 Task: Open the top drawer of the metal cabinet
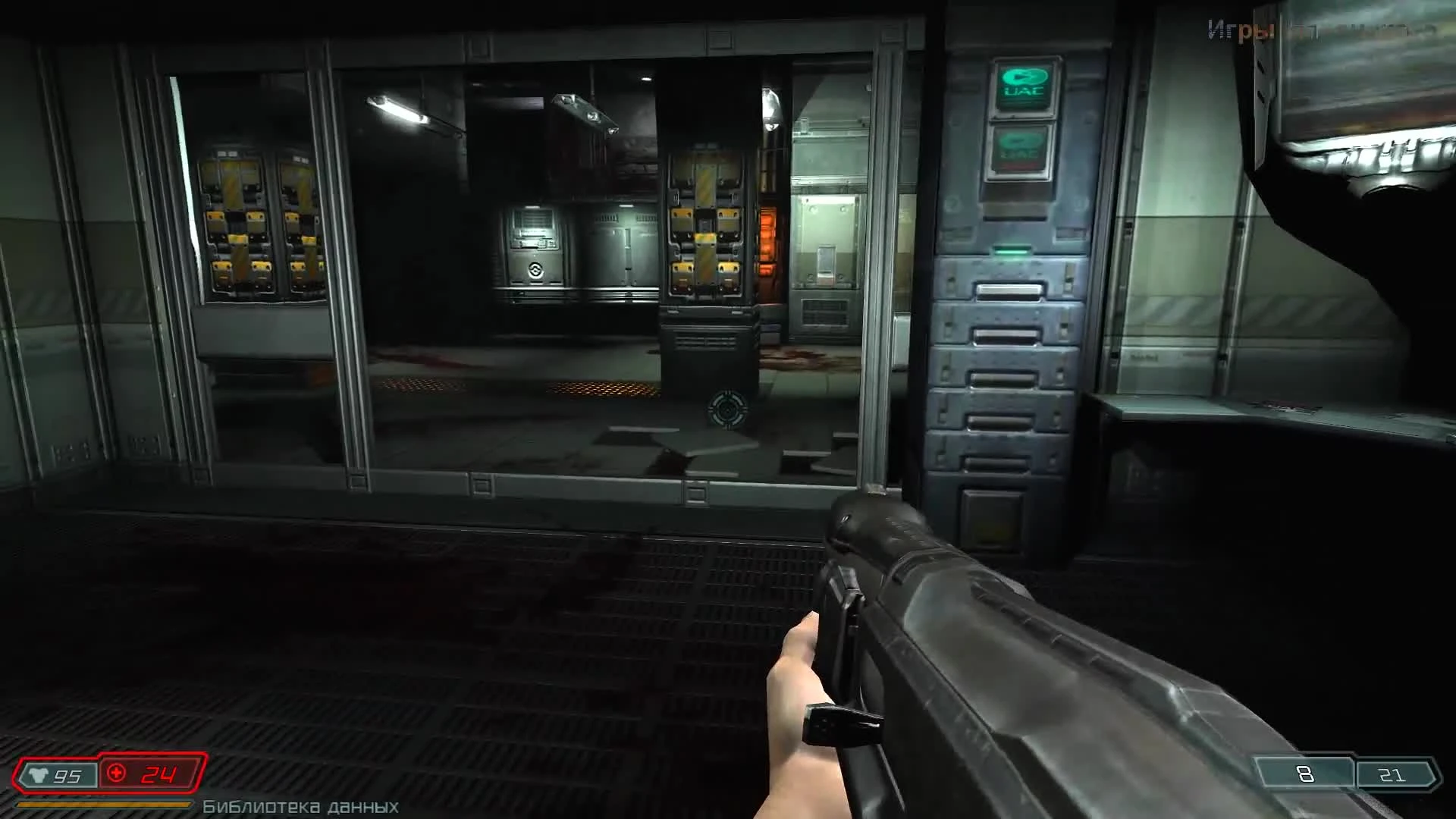1009,289
